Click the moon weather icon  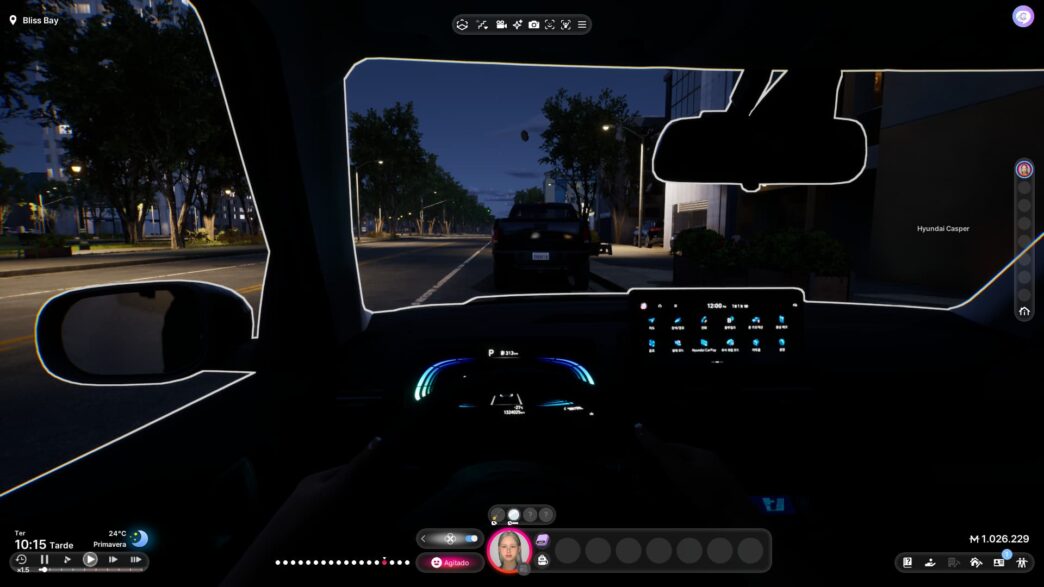[139, 538]
